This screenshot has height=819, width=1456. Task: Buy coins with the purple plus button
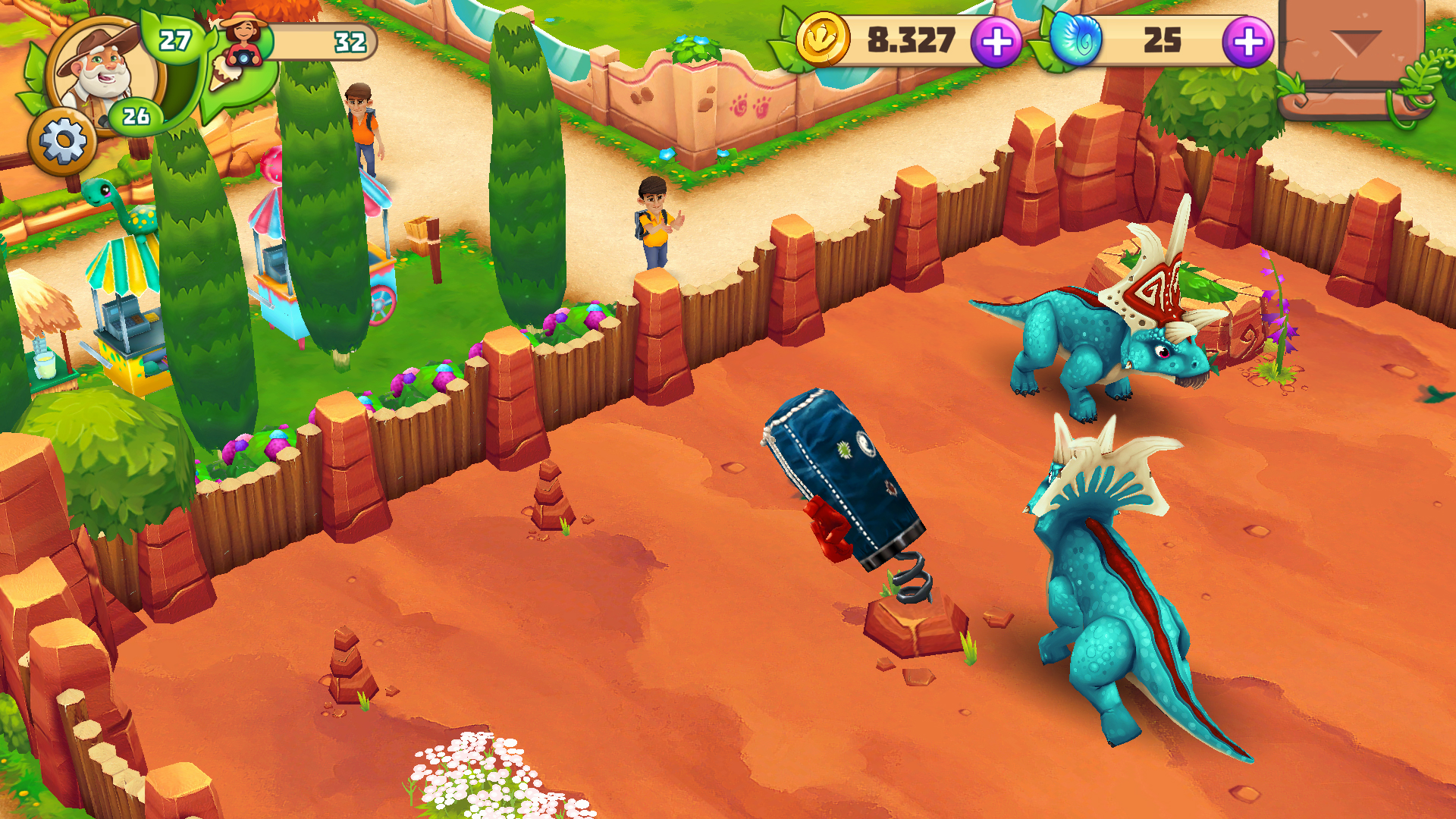(x=999, y=42)
